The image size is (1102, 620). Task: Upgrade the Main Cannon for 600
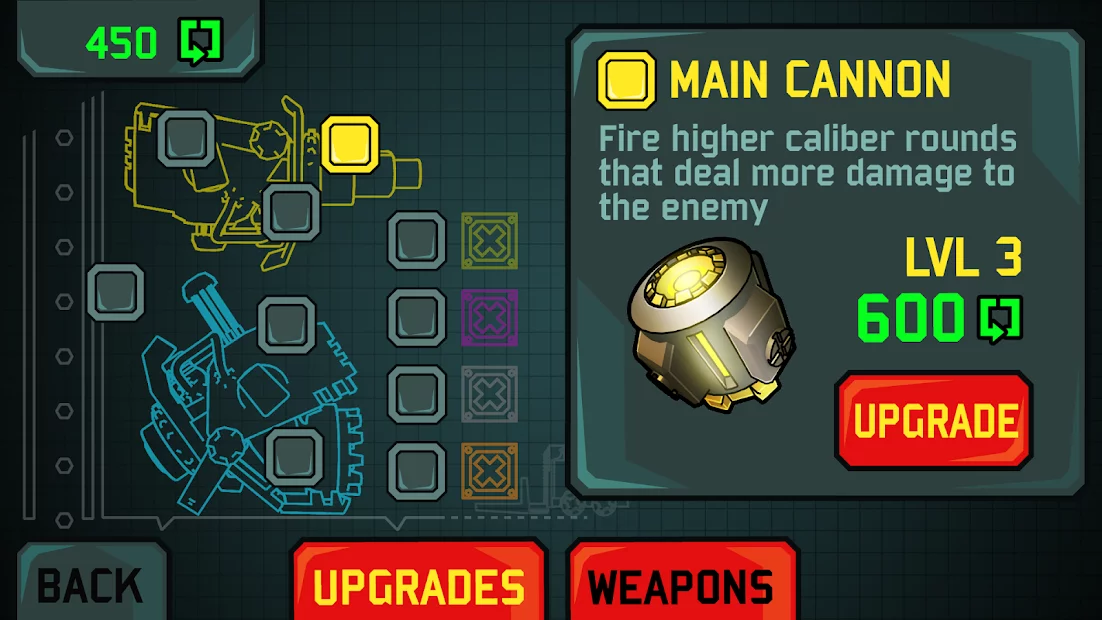[933, 420]
